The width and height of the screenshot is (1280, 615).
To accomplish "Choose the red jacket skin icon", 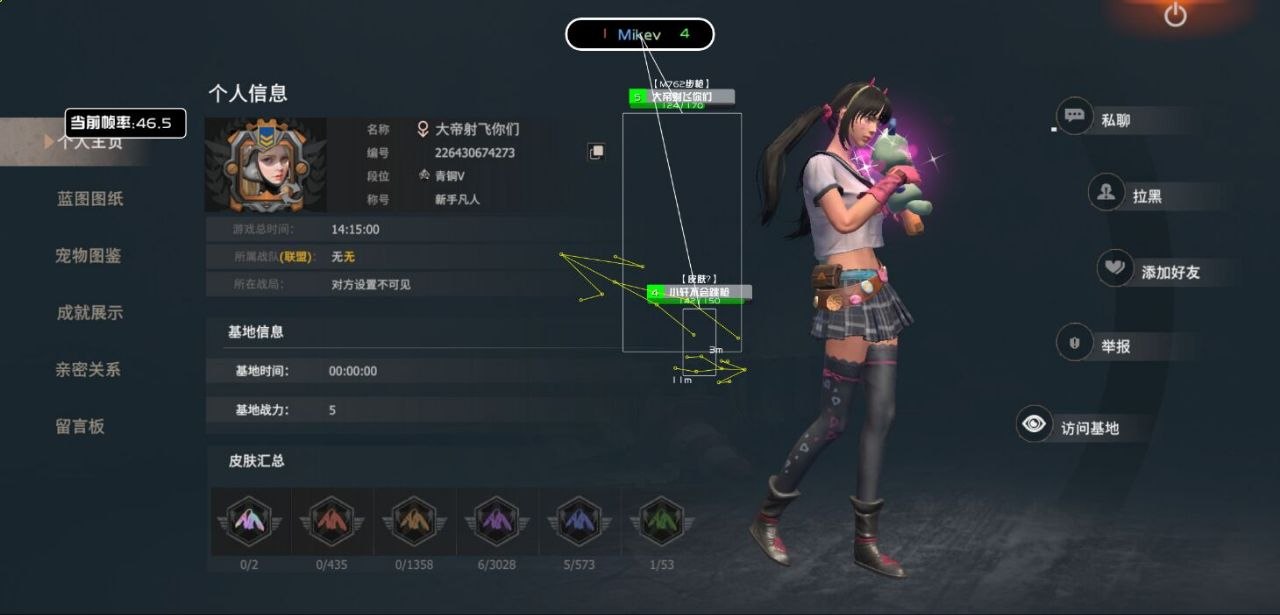I will 332,522.
